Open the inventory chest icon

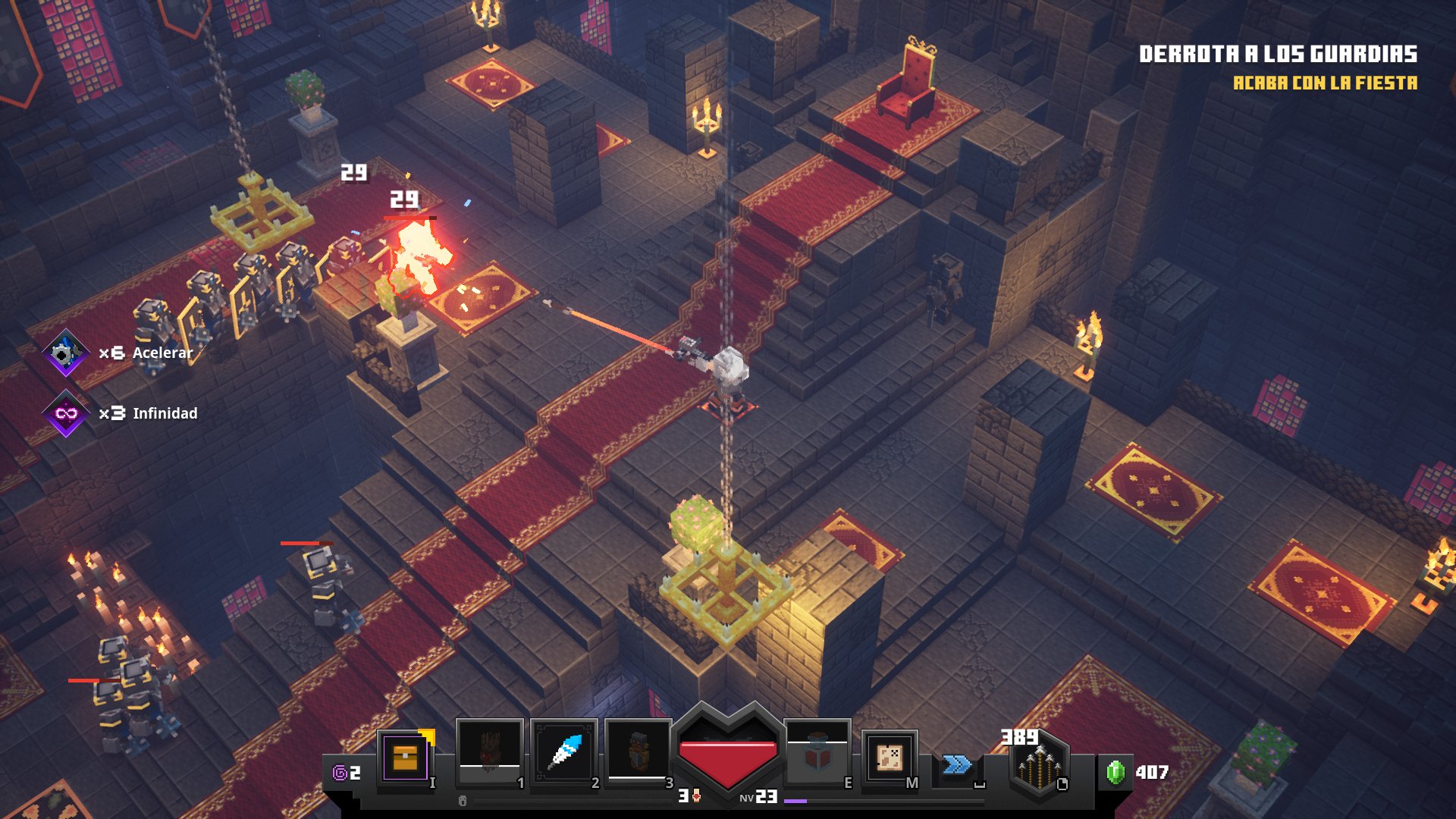coord(405,757)
